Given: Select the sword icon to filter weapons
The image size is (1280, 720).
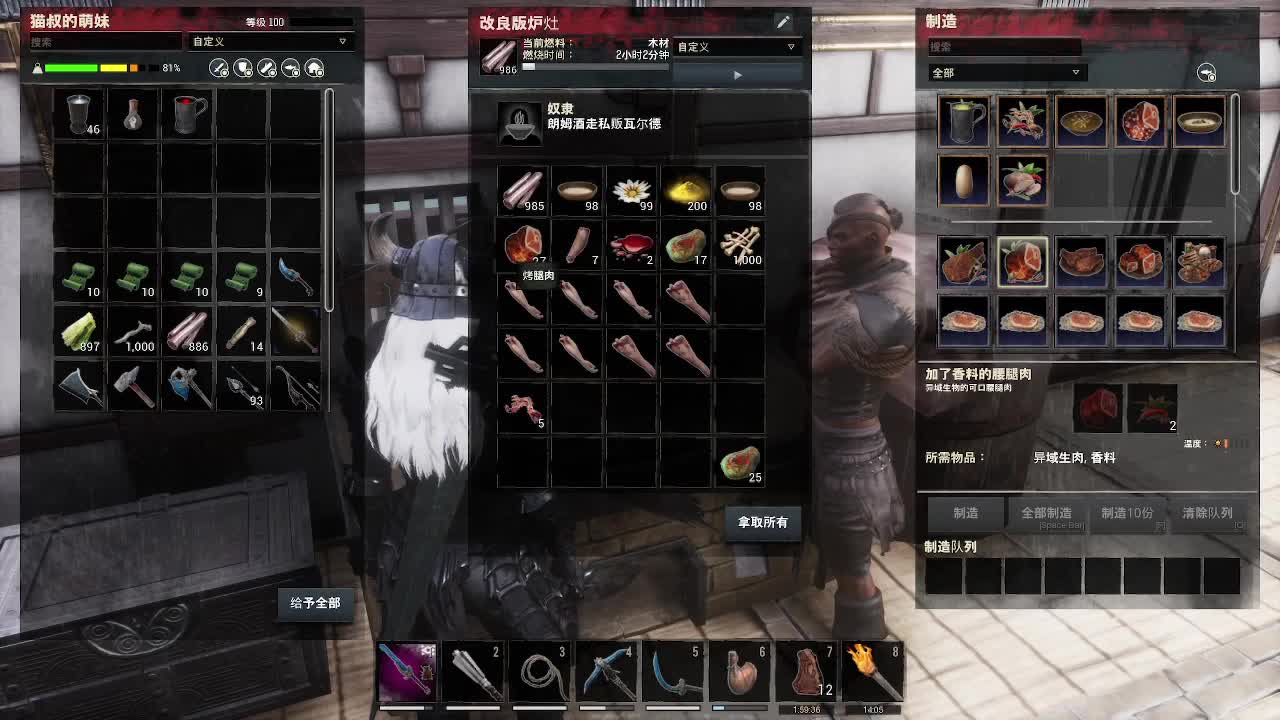Looking at the screenshot, I should click(x=218, y=66).
